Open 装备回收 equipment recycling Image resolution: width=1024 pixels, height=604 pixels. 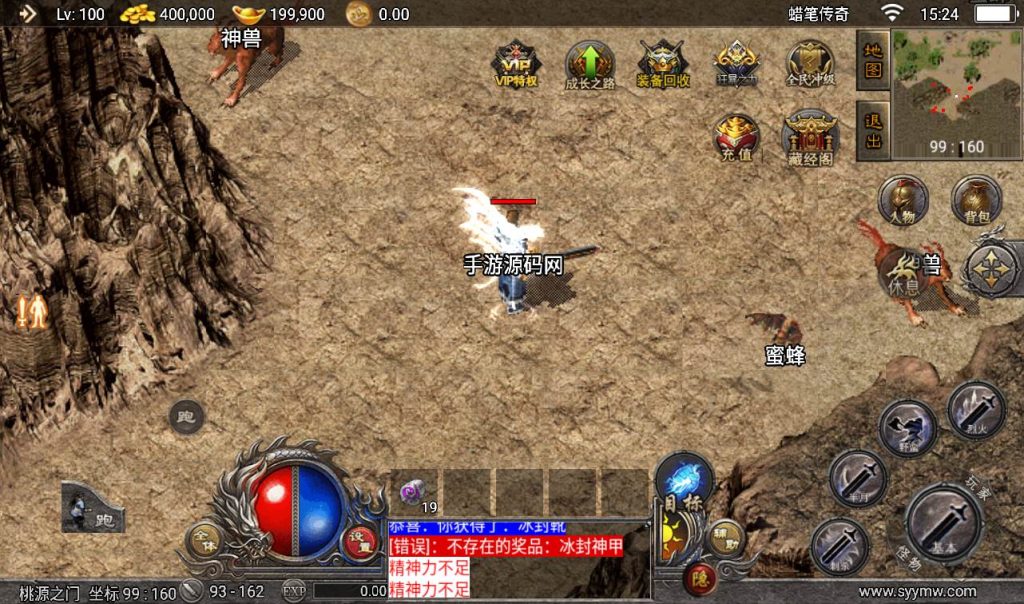coord(663,64)
